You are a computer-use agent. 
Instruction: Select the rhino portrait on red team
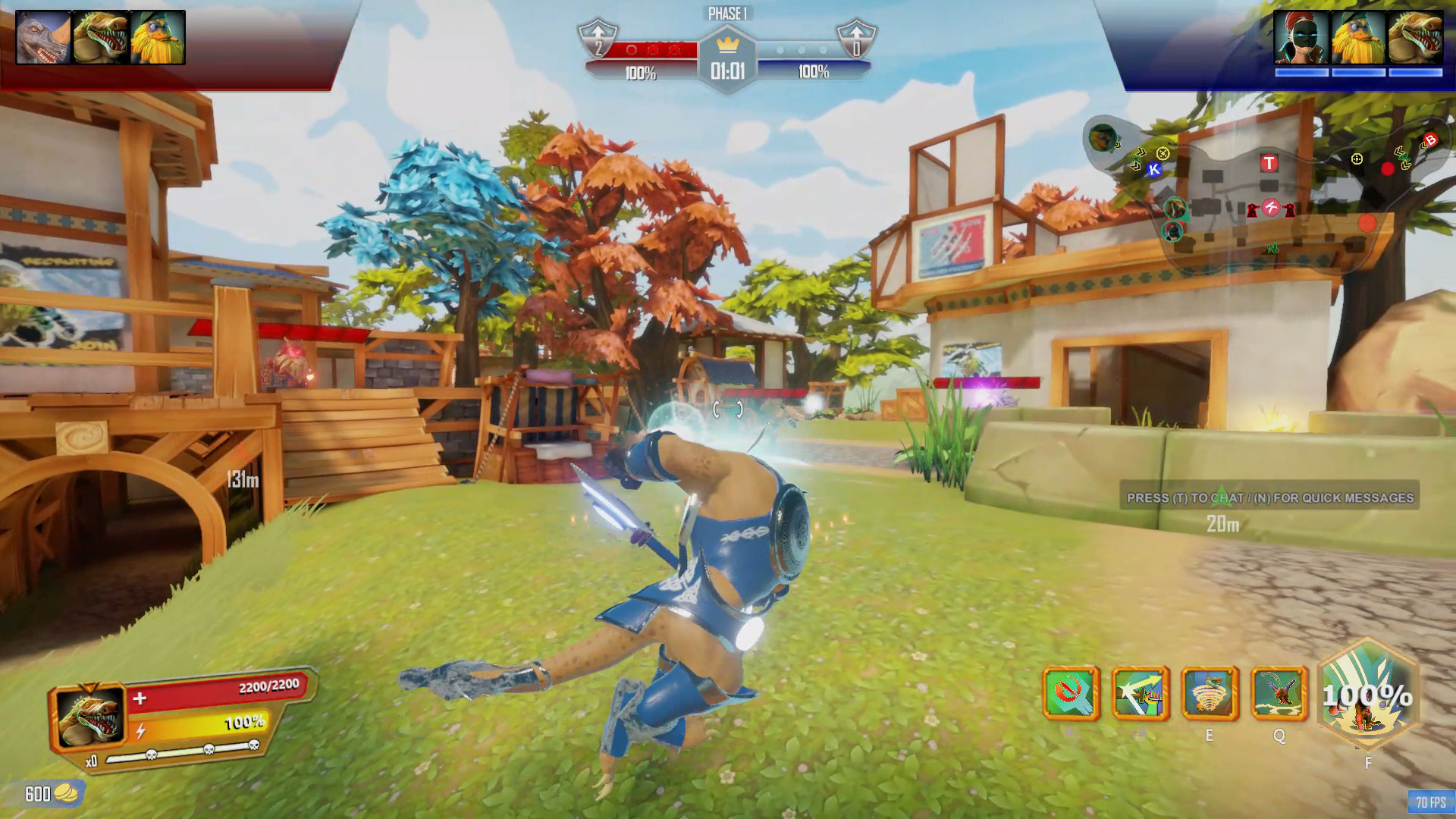click(43, 37)
